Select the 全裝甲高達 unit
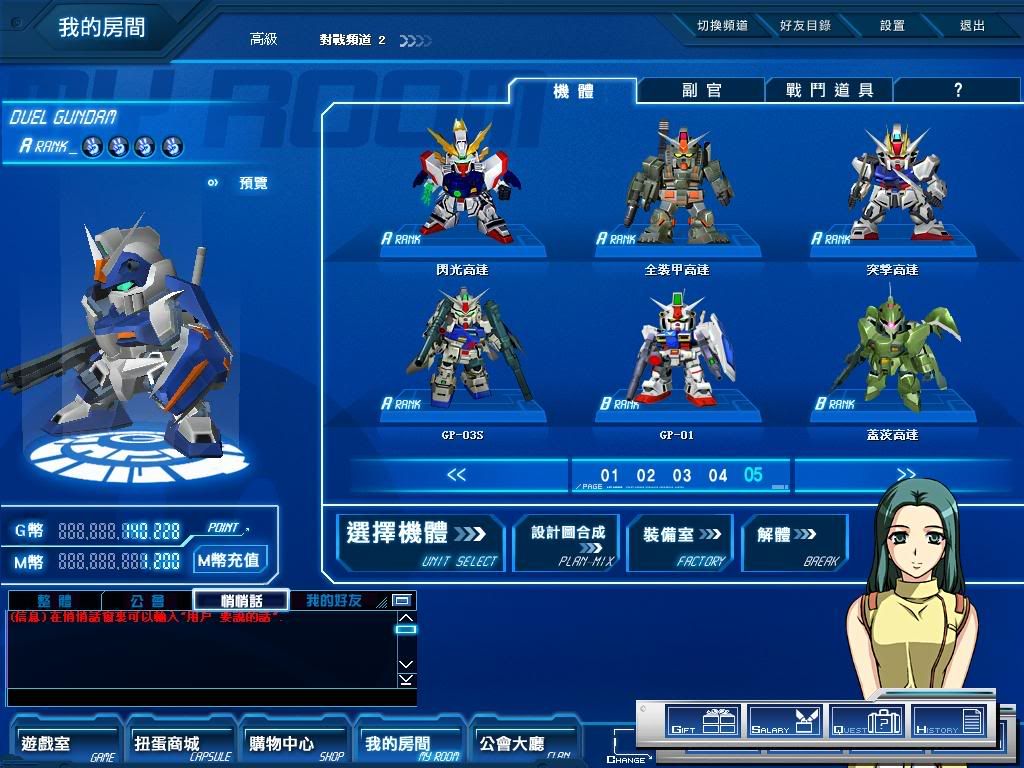The image size is (1024, 768). click(677, 185)
